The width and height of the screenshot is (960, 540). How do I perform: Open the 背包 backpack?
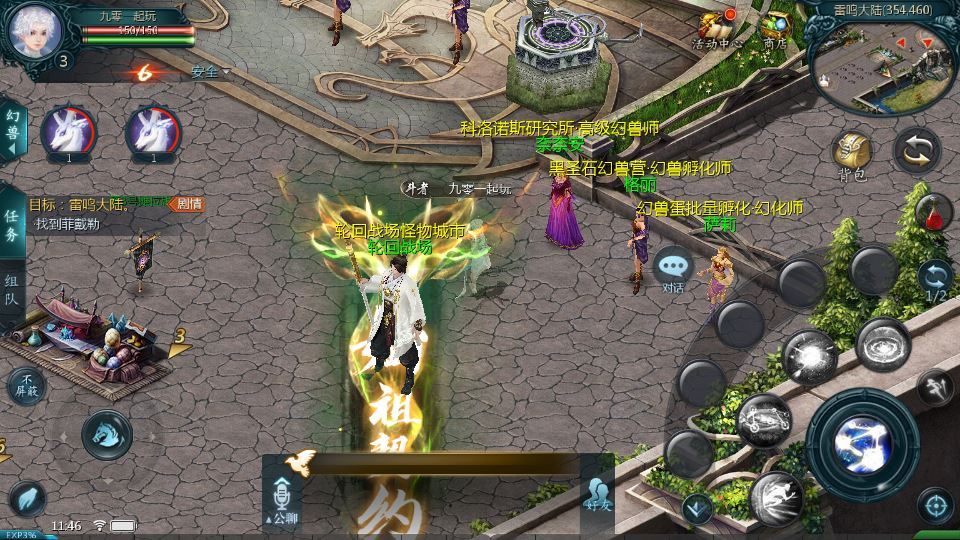click(x=852, y=153)
